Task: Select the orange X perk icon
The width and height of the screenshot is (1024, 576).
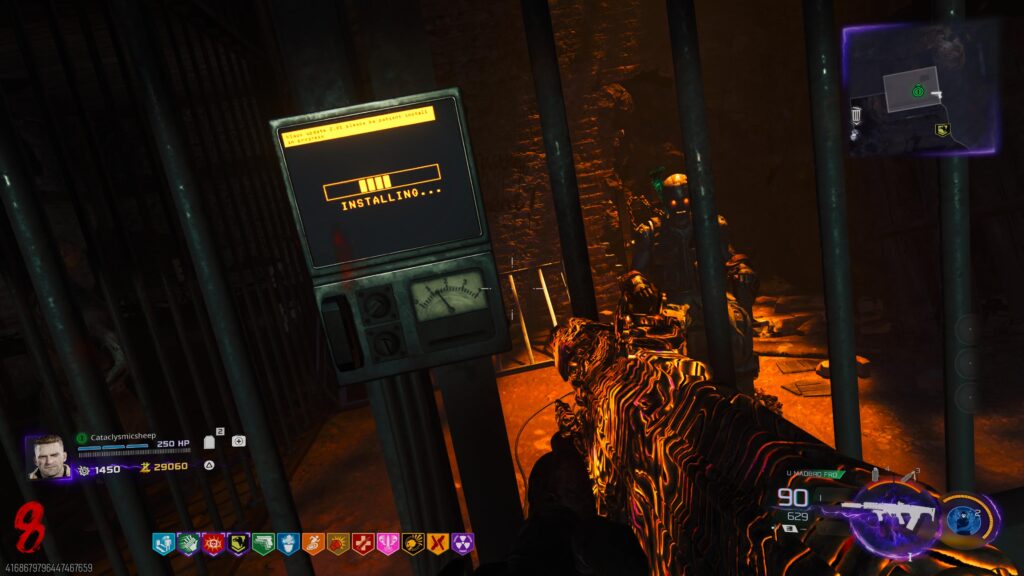Action: pyautogui.click(x=437, y=543)
